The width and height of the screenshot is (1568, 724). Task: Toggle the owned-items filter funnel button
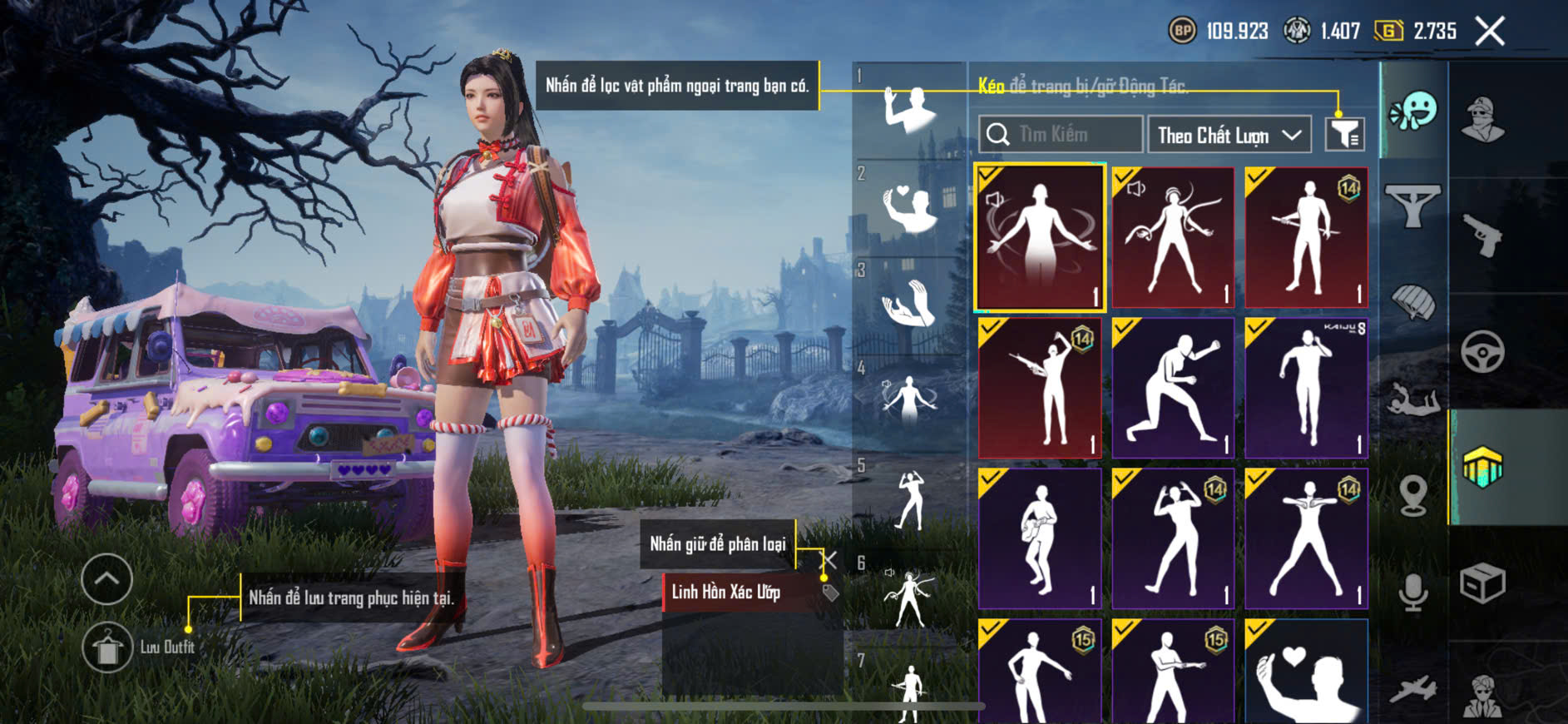pos(1344,135)
